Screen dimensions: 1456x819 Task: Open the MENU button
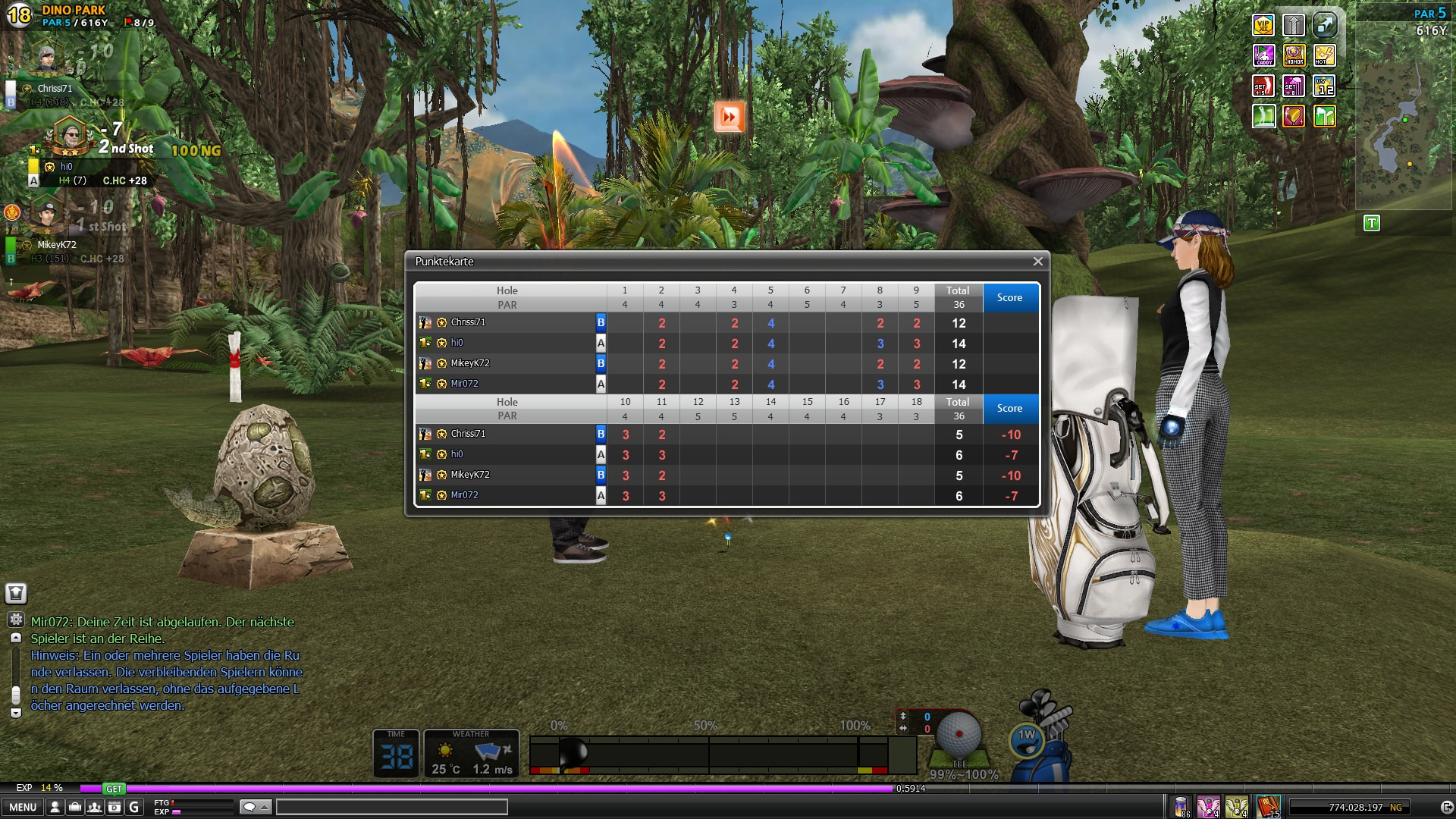[23, 808]
